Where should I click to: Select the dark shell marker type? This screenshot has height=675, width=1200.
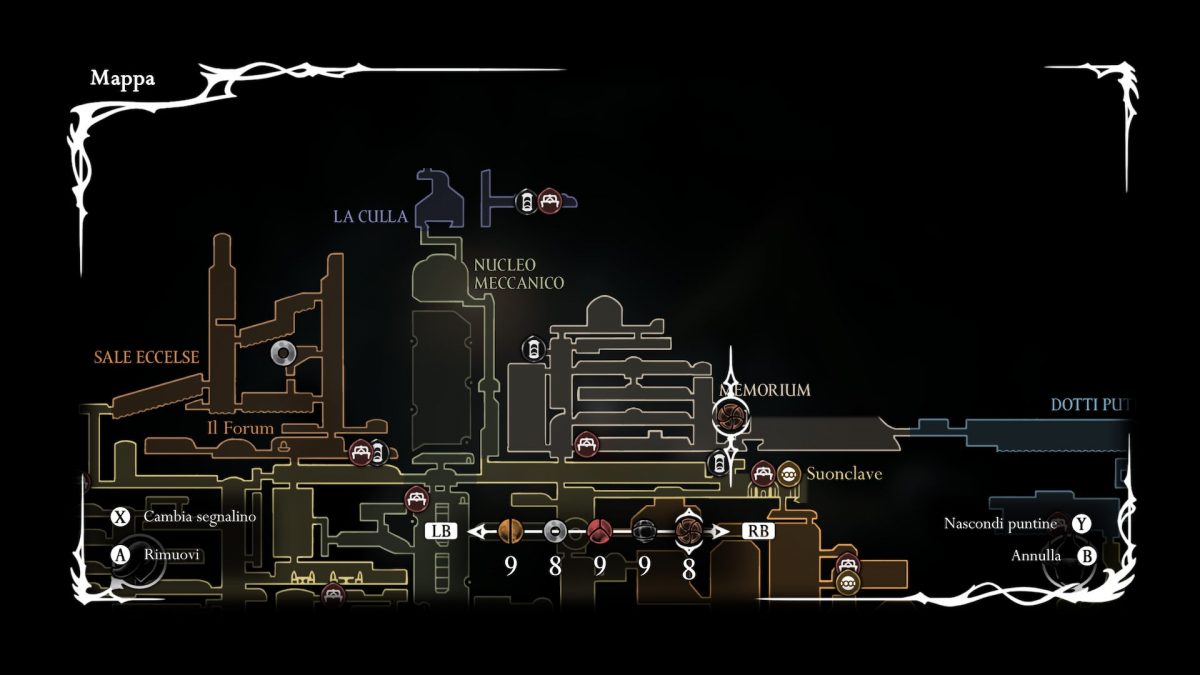pyautogui.click(x=643, y=531)
